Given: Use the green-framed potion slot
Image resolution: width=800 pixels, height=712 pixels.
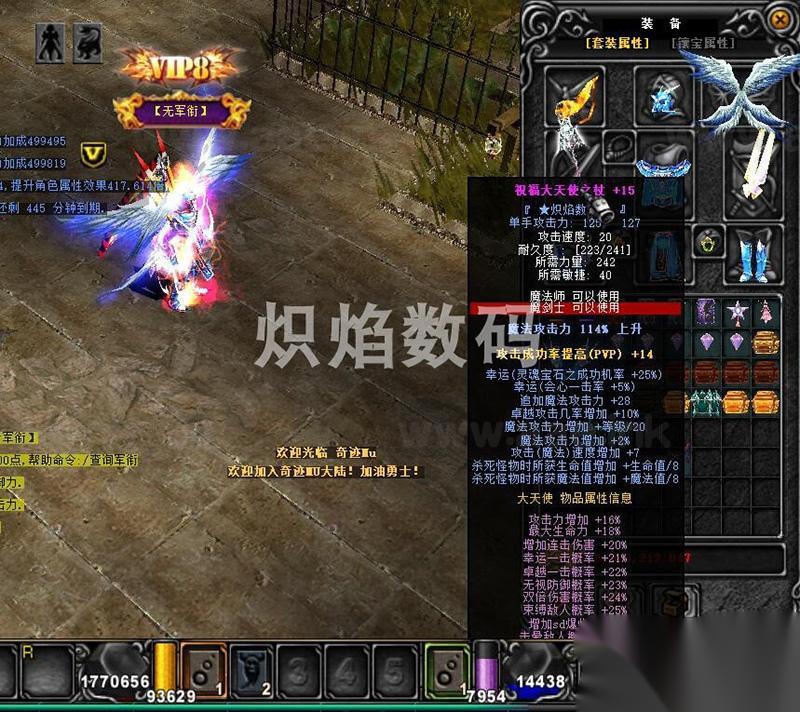Looking at the screenshot, I should [447, 669].
